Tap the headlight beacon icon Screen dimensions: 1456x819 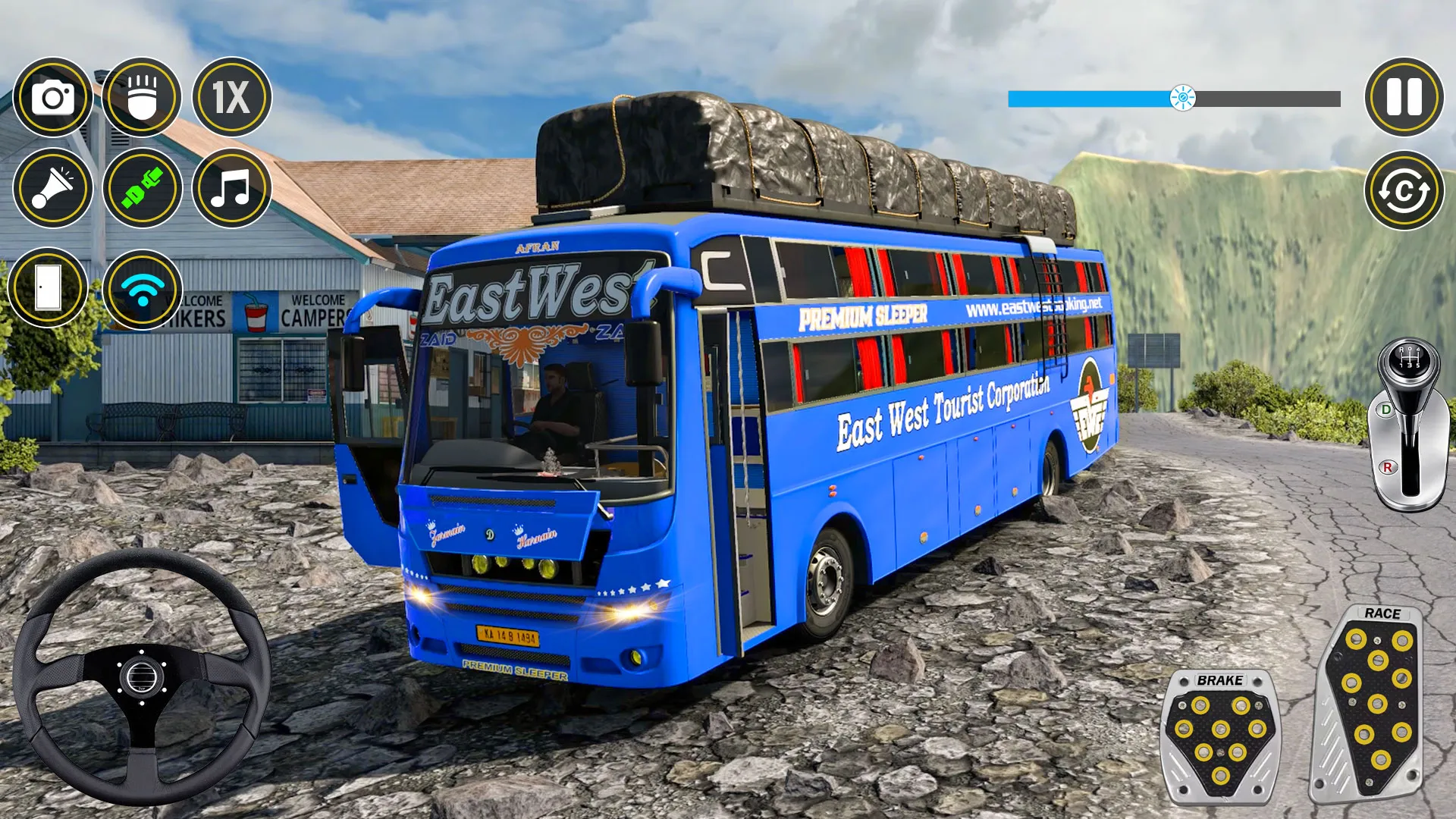(x=140, y=97)
